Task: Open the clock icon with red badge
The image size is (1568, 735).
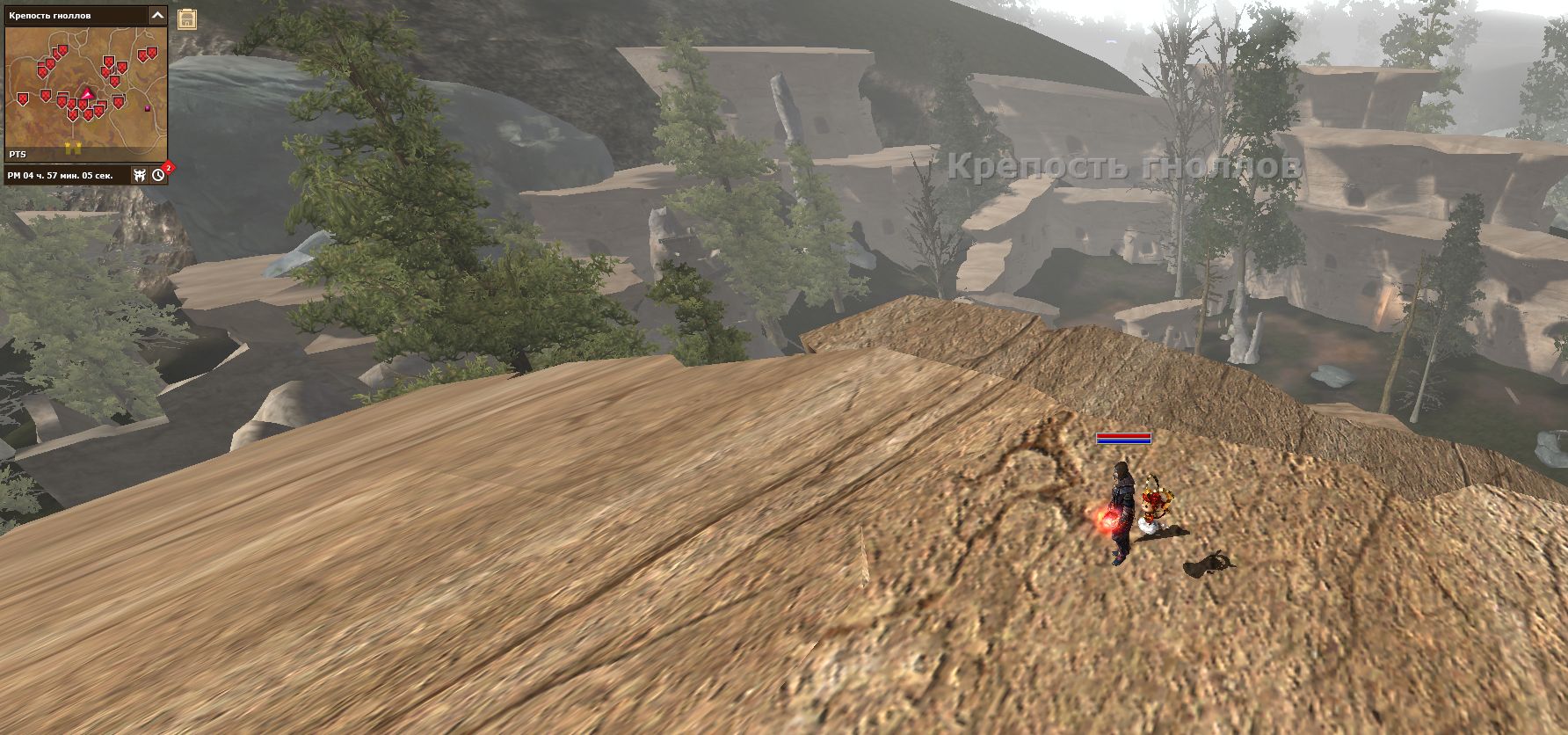Action: [158, 175]
